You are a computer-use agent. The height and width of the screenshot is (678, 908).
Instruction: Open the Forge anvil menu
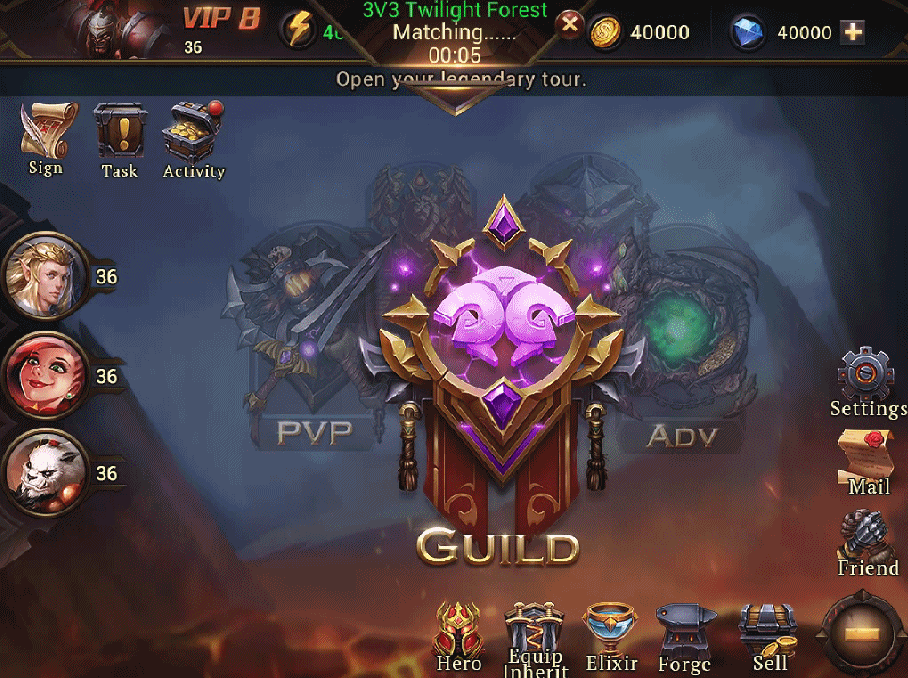[685, 634]
